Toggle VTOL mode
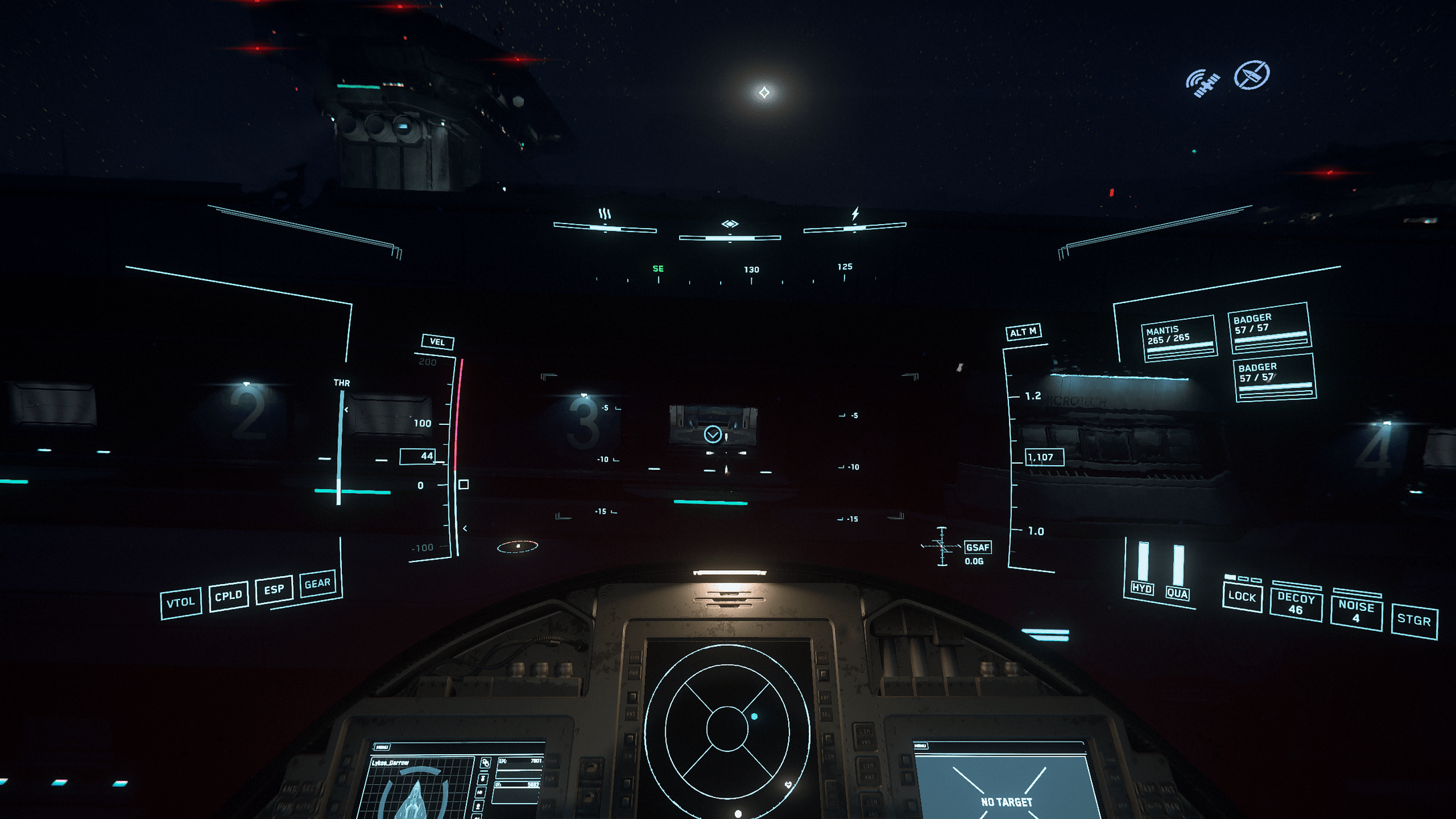The image size is (1456, 819). pyautogui.click(x=181, y=601)
